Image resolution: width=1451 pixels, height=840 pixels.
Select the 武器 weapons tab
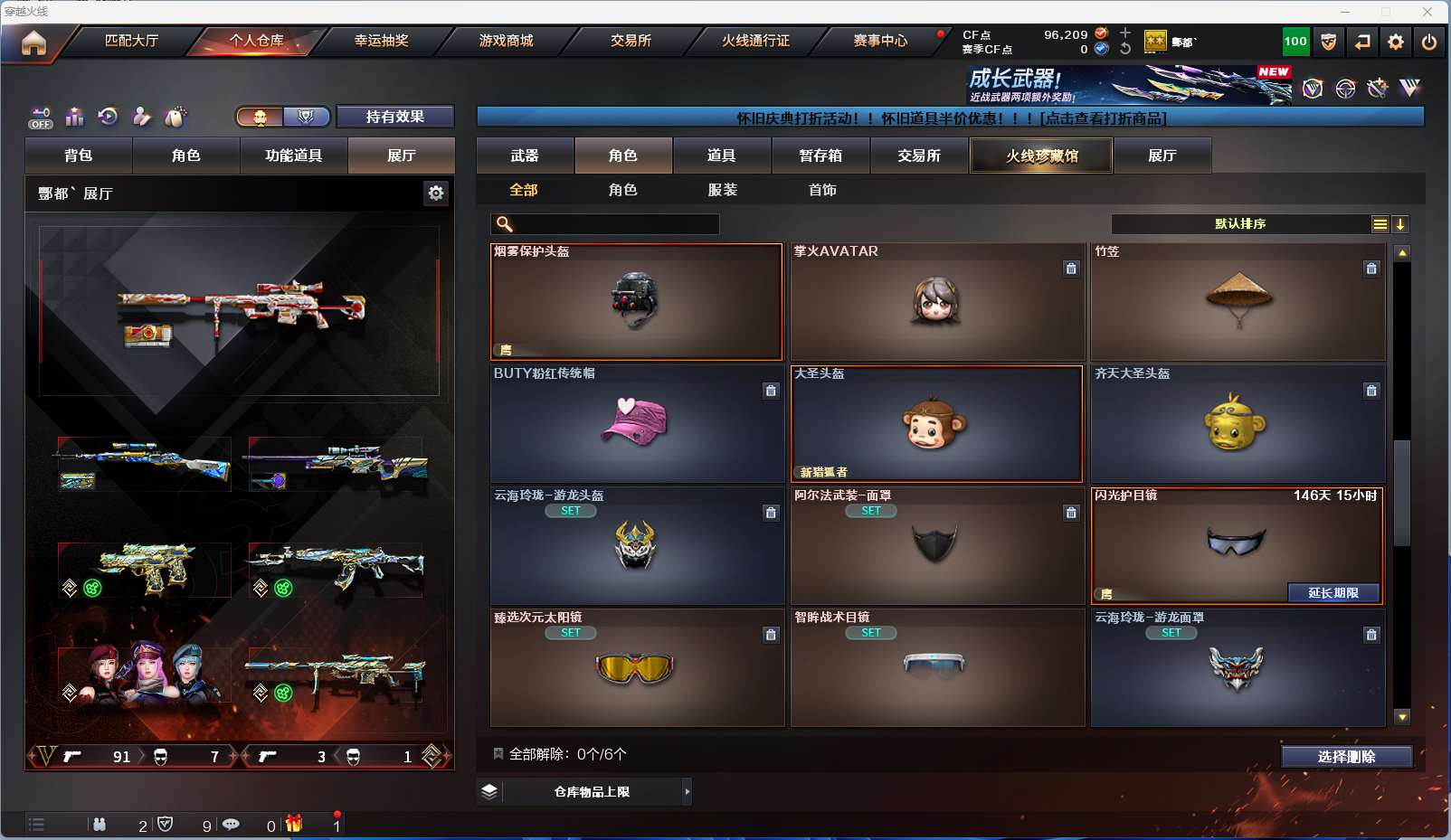pos(525,156)
